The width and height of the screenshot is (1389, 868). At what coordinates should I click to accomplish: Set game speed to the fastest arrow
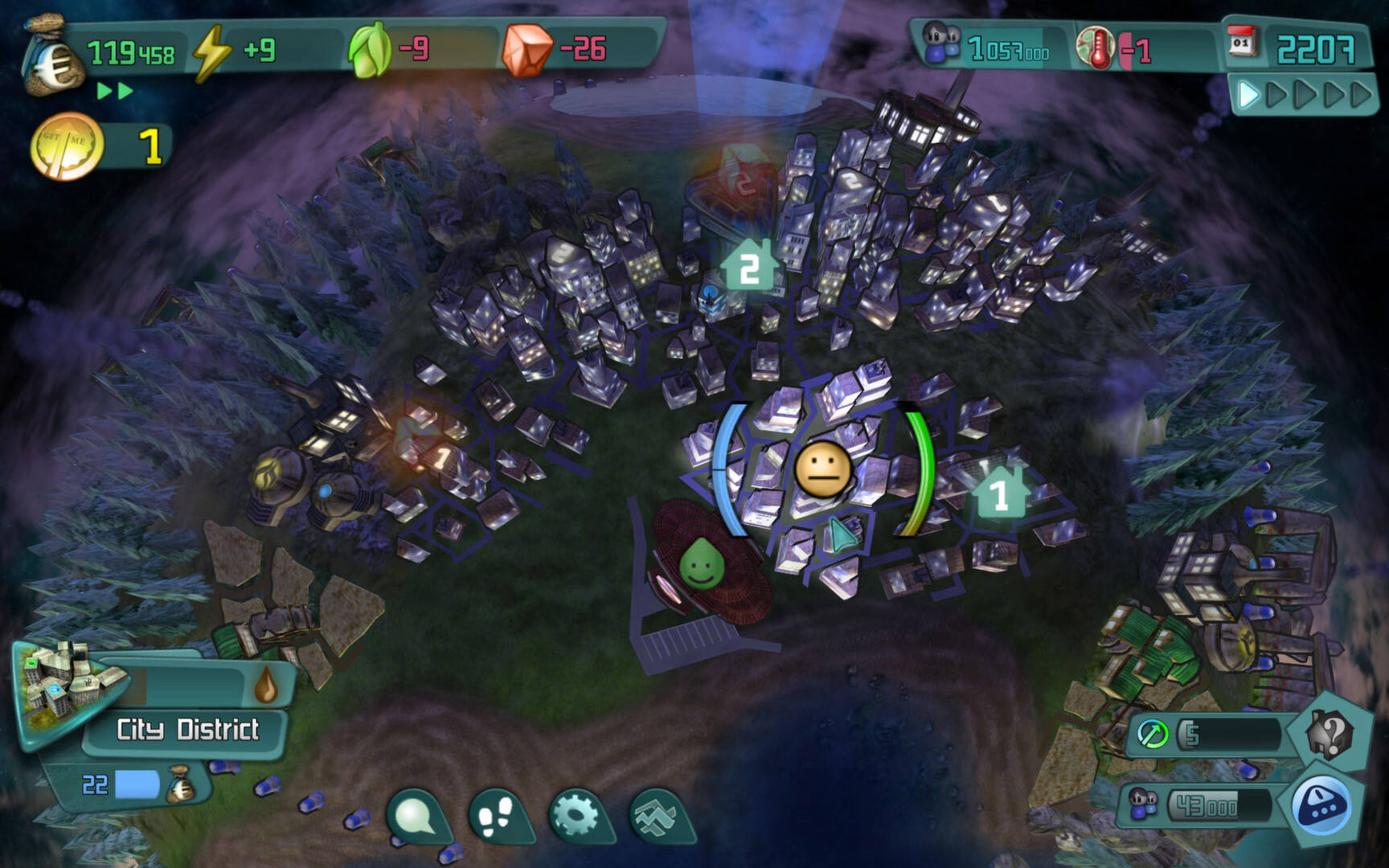[x=1360, y=95]
